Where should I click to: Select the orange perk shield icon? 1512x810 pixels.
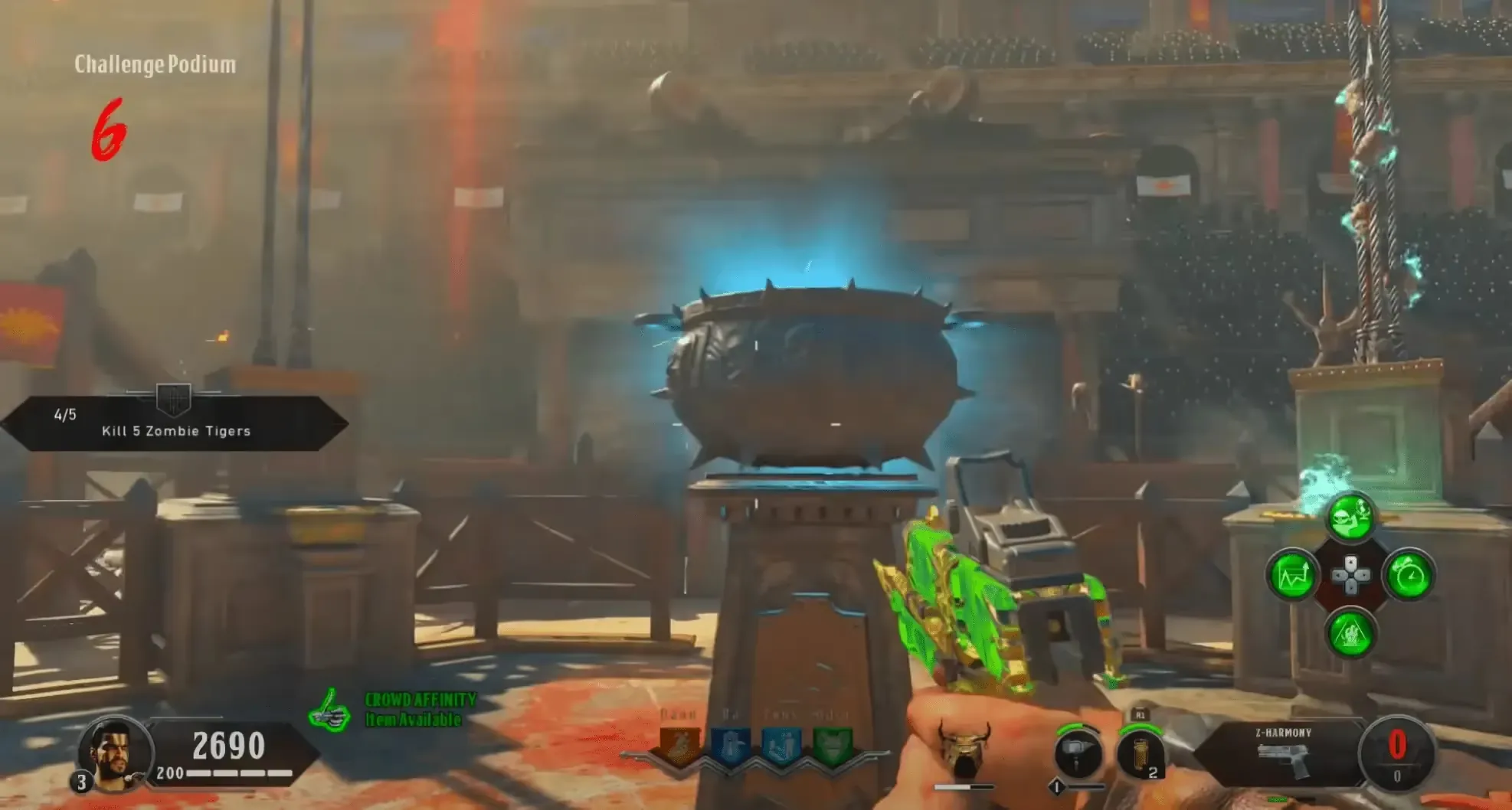point(679,744)
